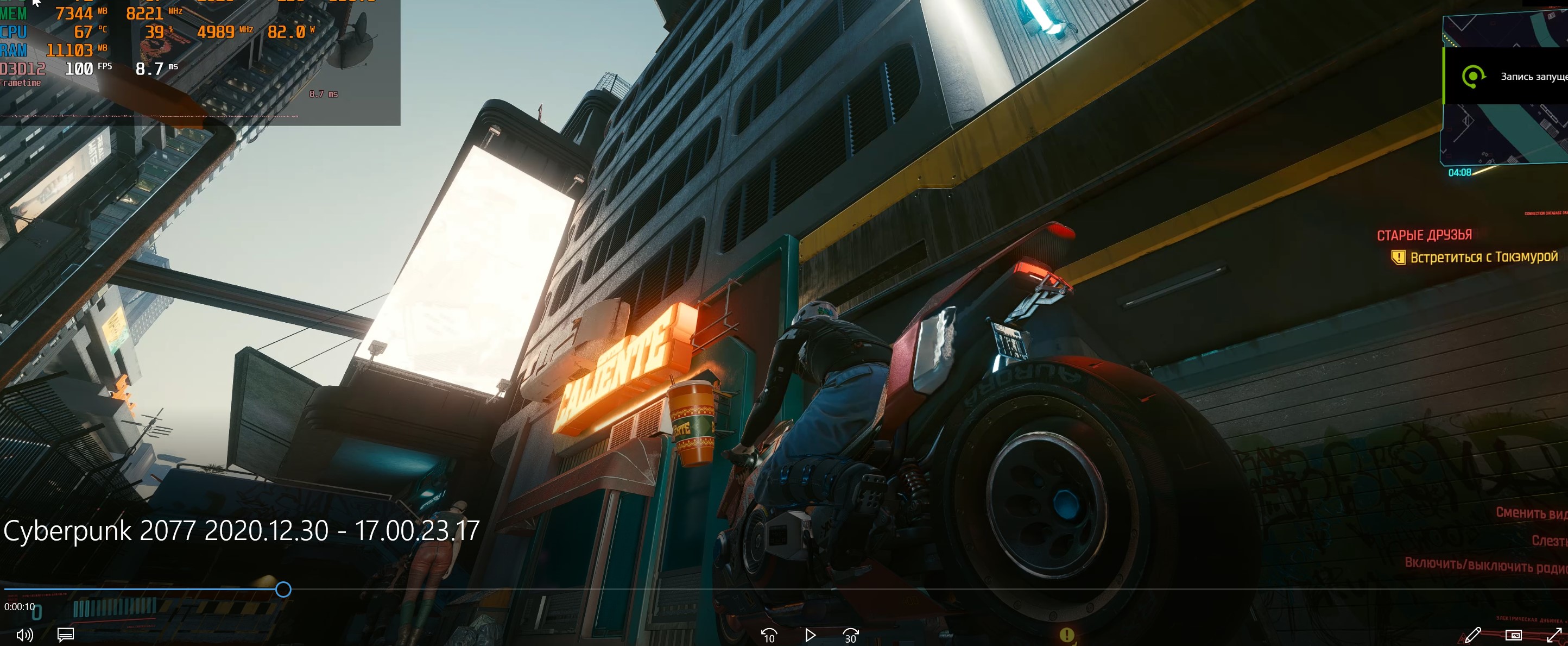Click the seek bar position handle

click(283, 589)
